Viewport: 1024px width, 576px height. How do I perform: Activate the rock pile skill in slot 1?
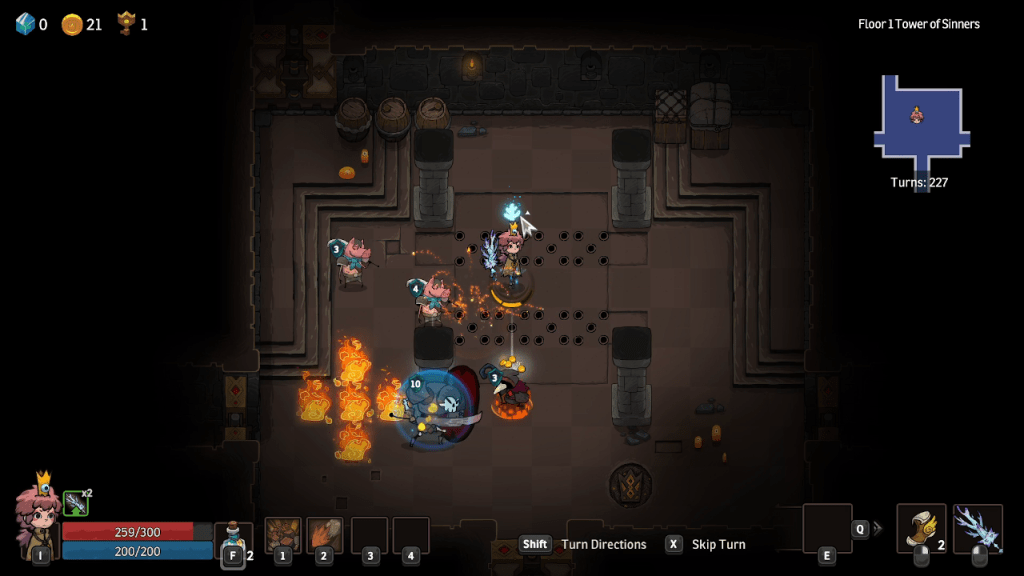[x=283, y=535]
